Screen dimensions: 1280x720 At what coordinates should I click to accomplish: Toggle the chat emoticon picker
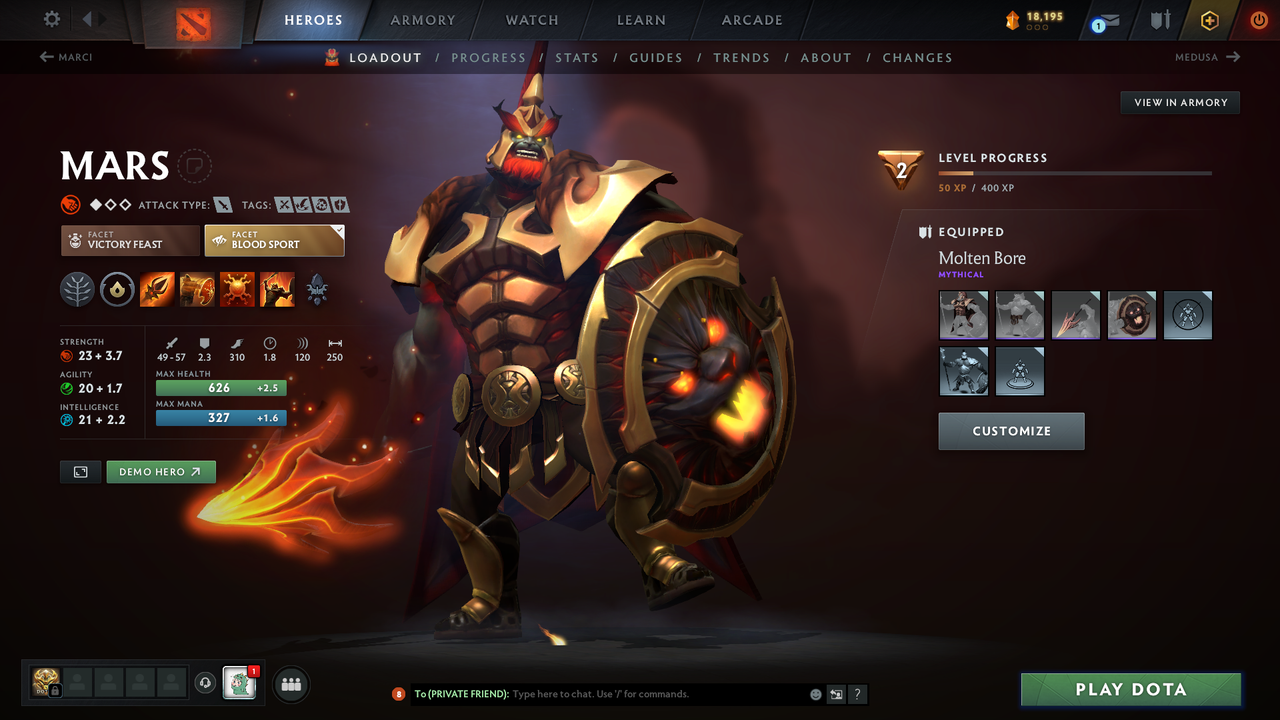[814, 693]
